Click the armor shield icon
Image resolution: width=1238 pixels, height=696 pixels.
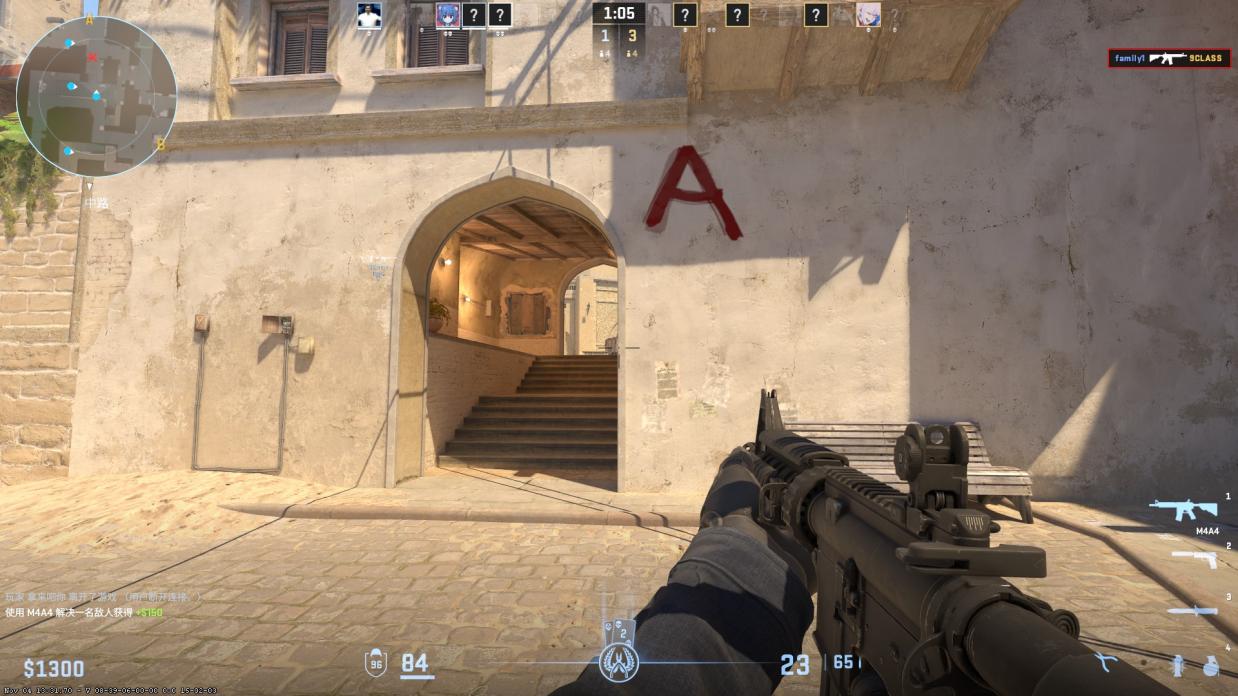[x=376, y=662]
